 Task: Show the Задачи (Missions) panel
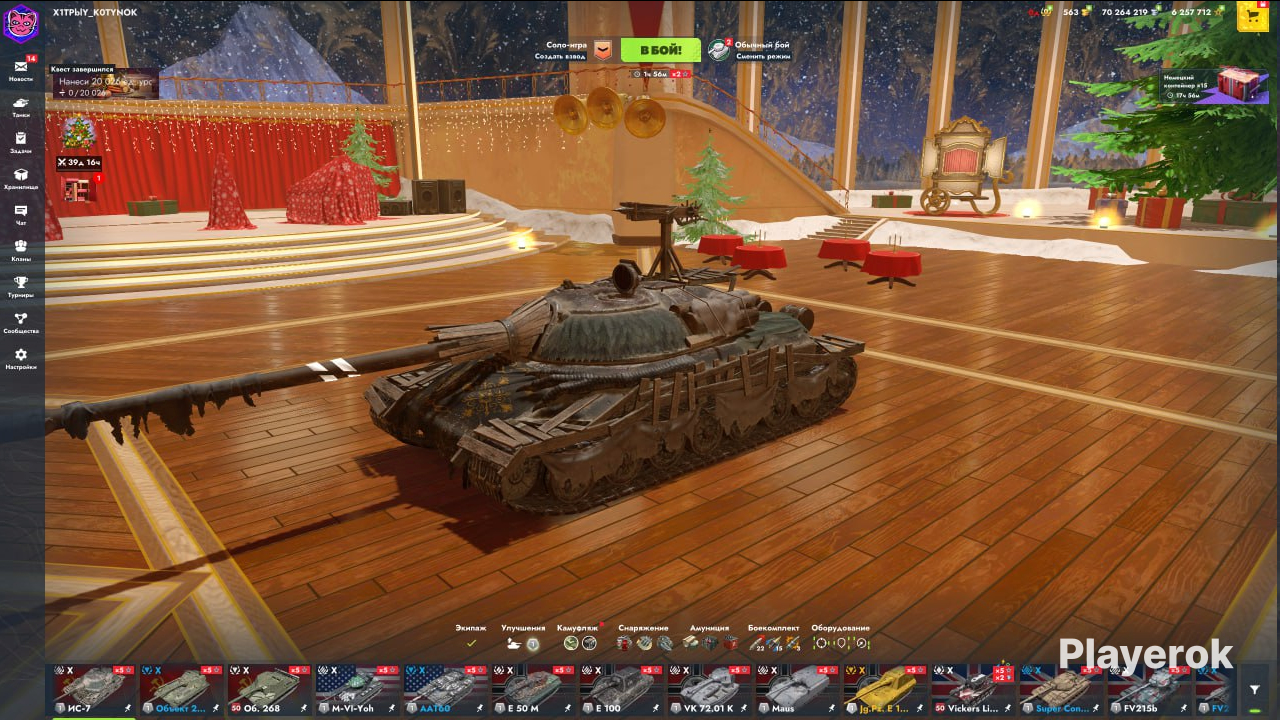21,142
